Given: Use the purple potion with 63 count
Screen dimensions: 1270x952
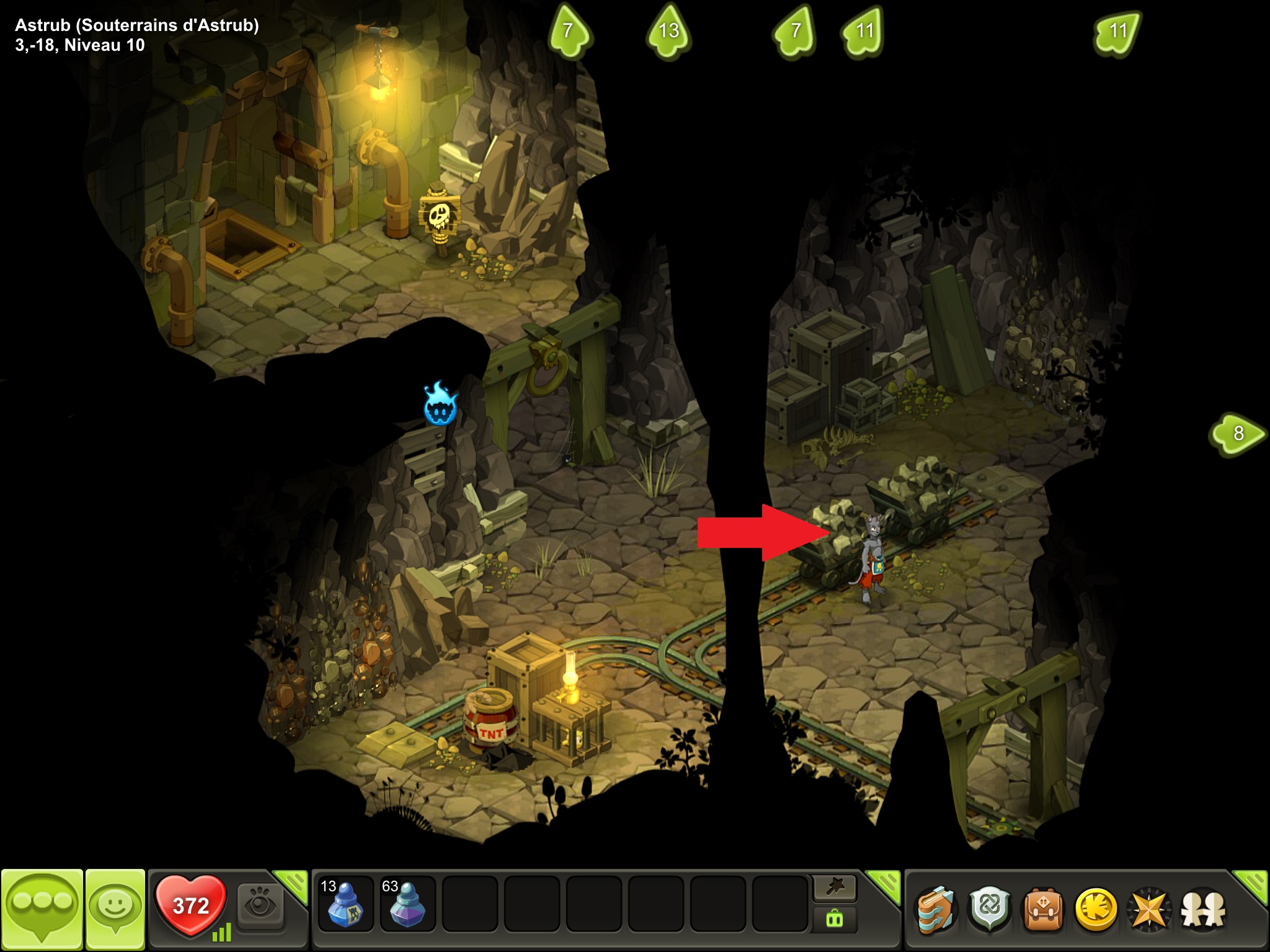Looking at the screenshot, I should pyautogui.click(x=407, y=903).
